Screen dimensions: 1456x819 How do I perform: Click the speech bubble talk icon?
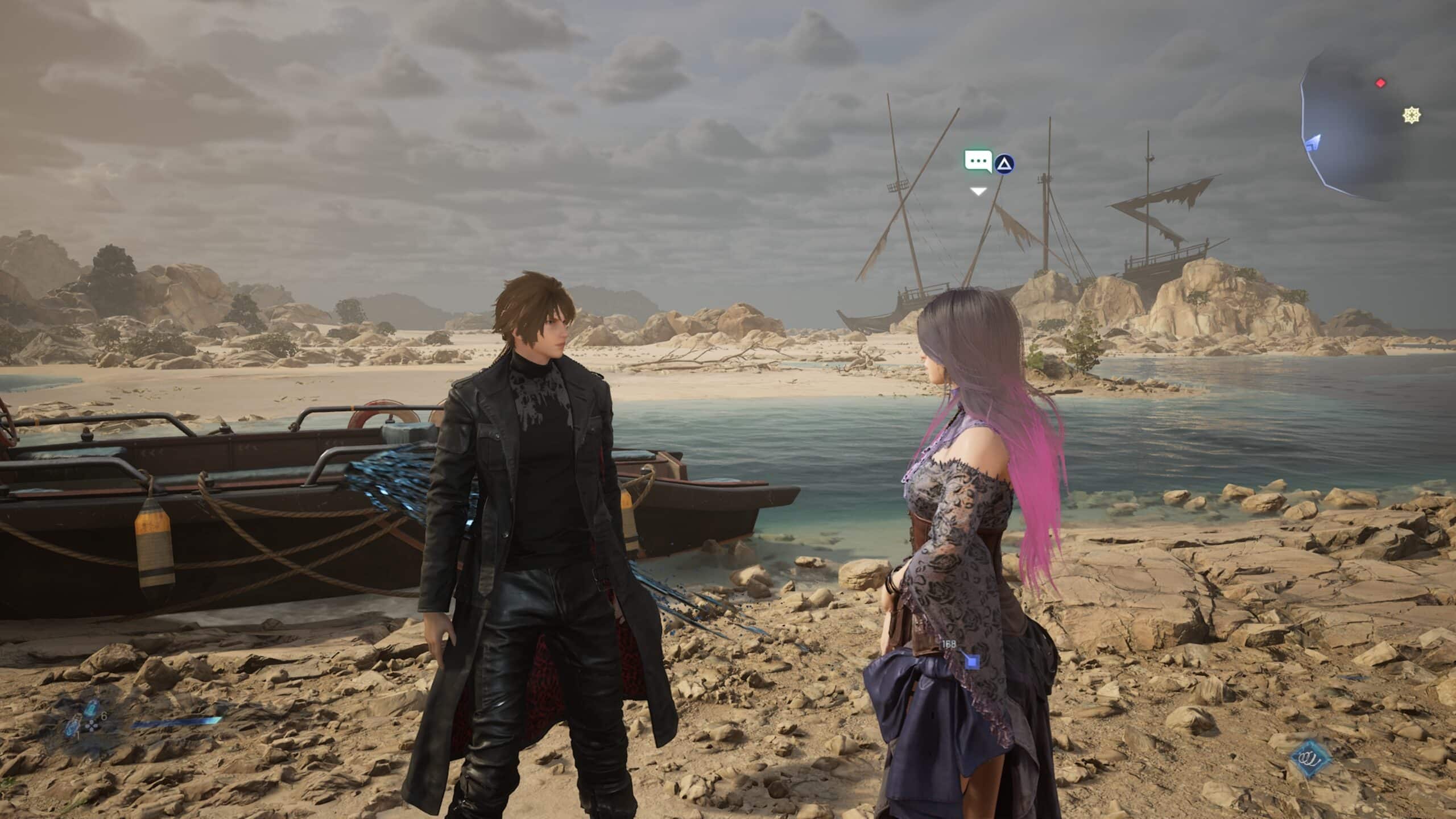(978, 162)
